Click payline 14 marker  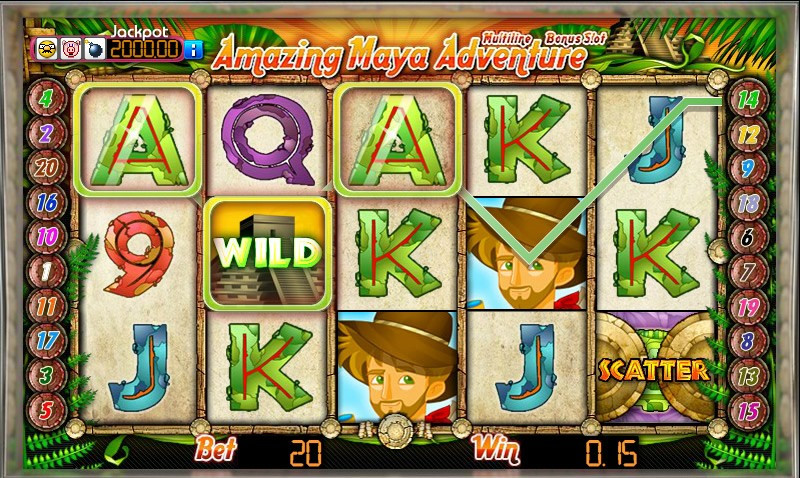[746, 98]
